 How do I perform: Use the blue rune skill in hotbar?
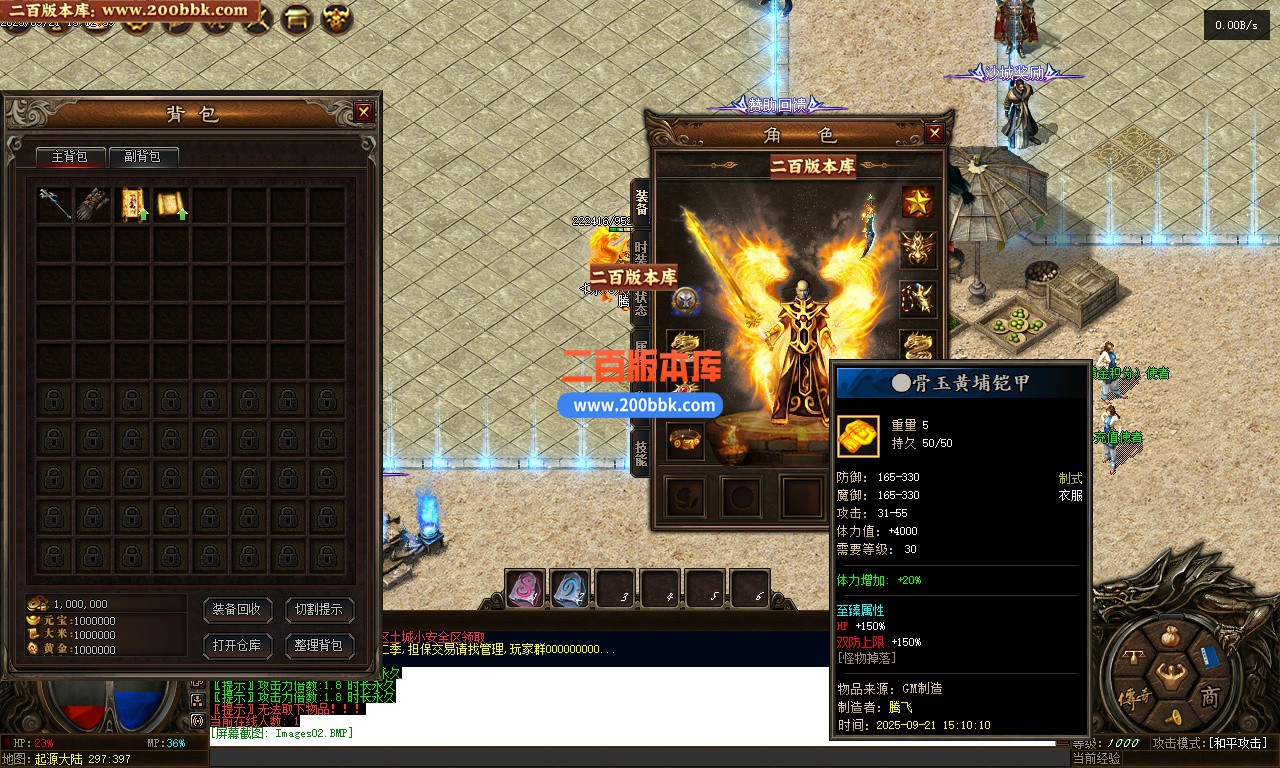point(570,589)
